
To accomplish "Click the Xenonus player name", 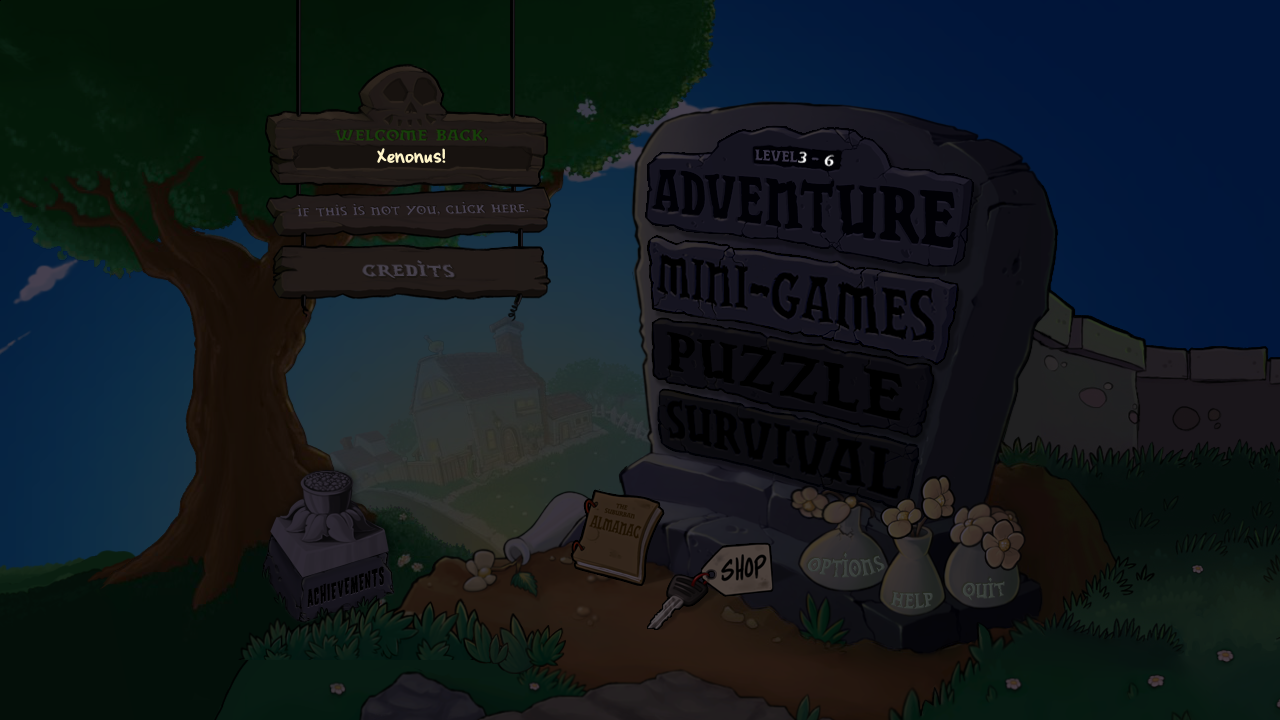I will click(410, 157).
